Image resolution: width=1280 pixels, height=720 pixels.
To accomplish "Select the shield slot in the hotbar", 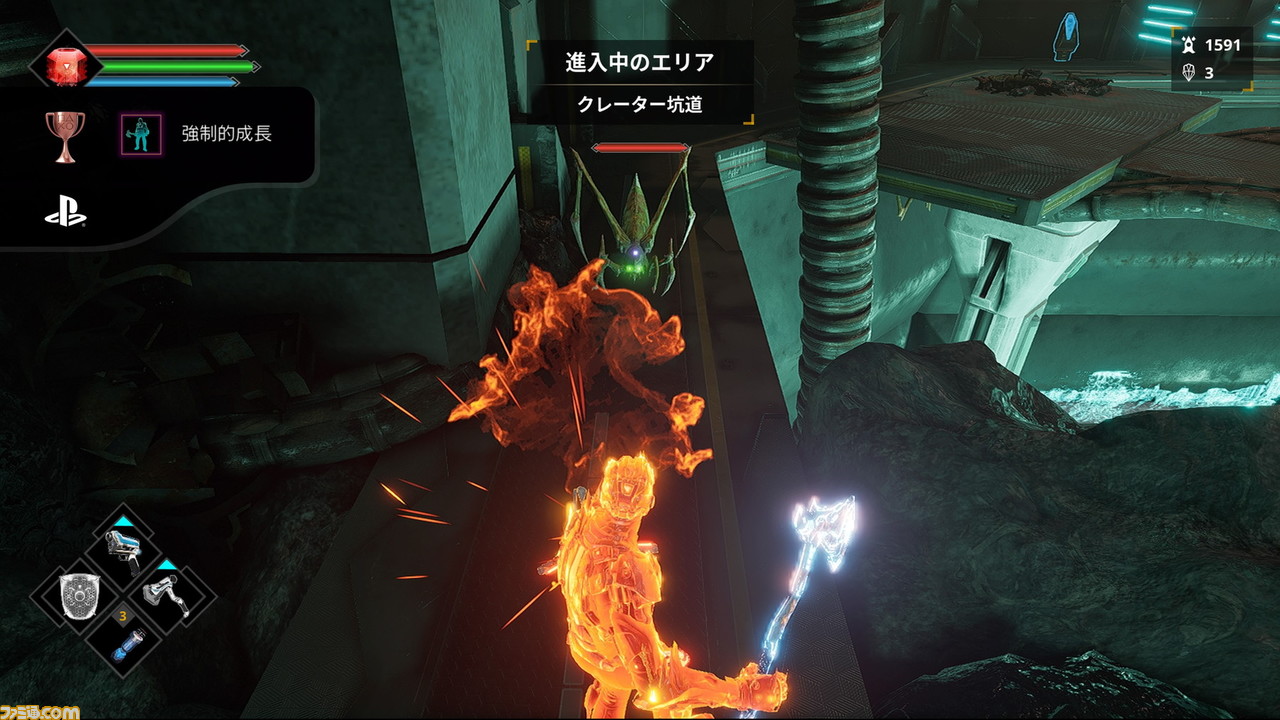I will tap(76, 597).
